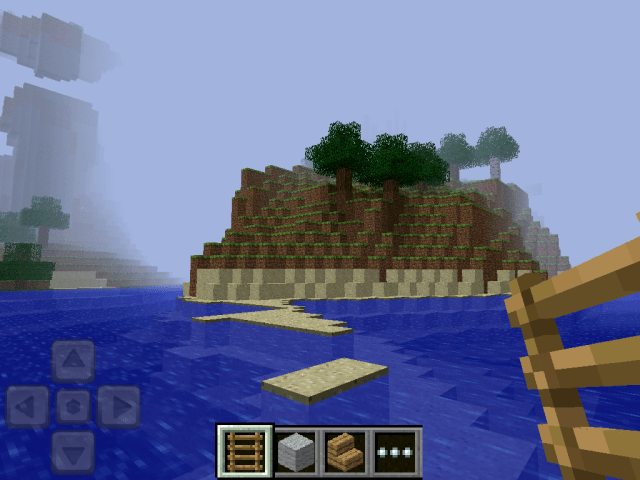Select the ladder hotbar slot
Image resolution: width=640 pixels, height=480 pixels.
click(245, 452)
